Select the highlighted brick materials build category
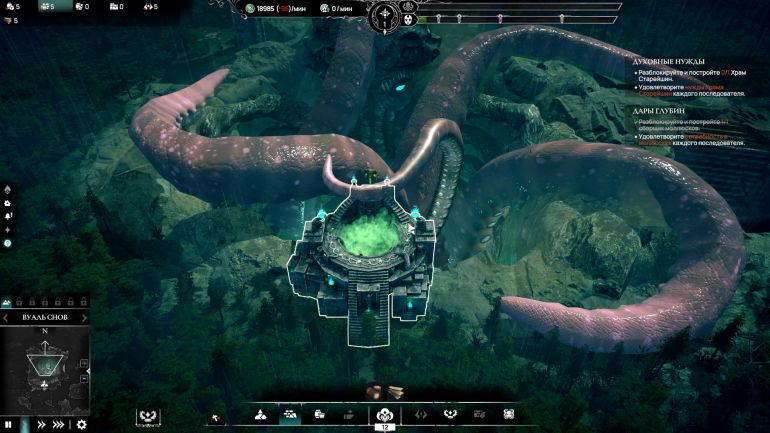 pyautogui.click(x=290, y=415)
